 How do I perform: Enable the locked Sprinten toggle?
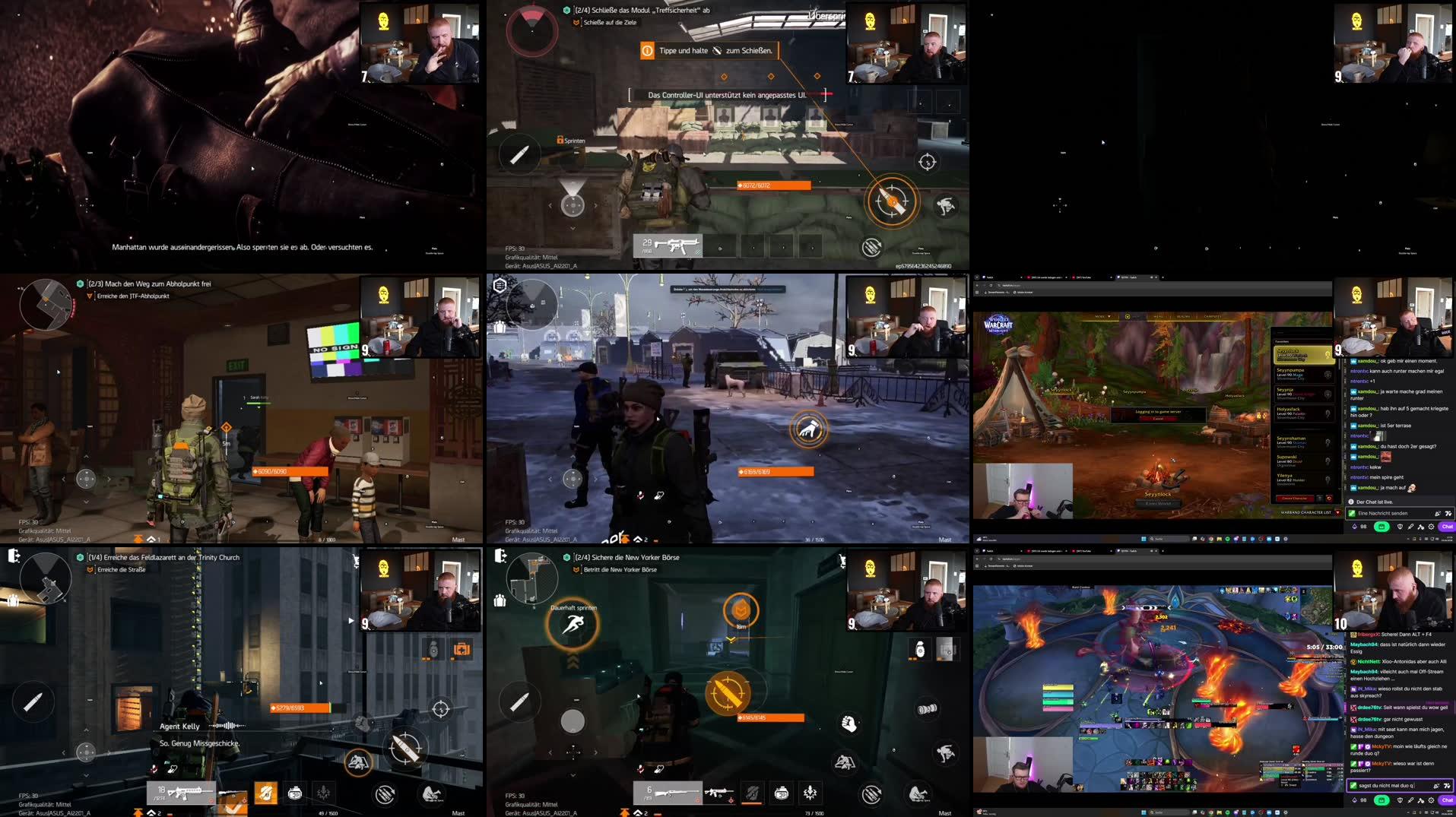pyautogui.click(x=570, y=141)
